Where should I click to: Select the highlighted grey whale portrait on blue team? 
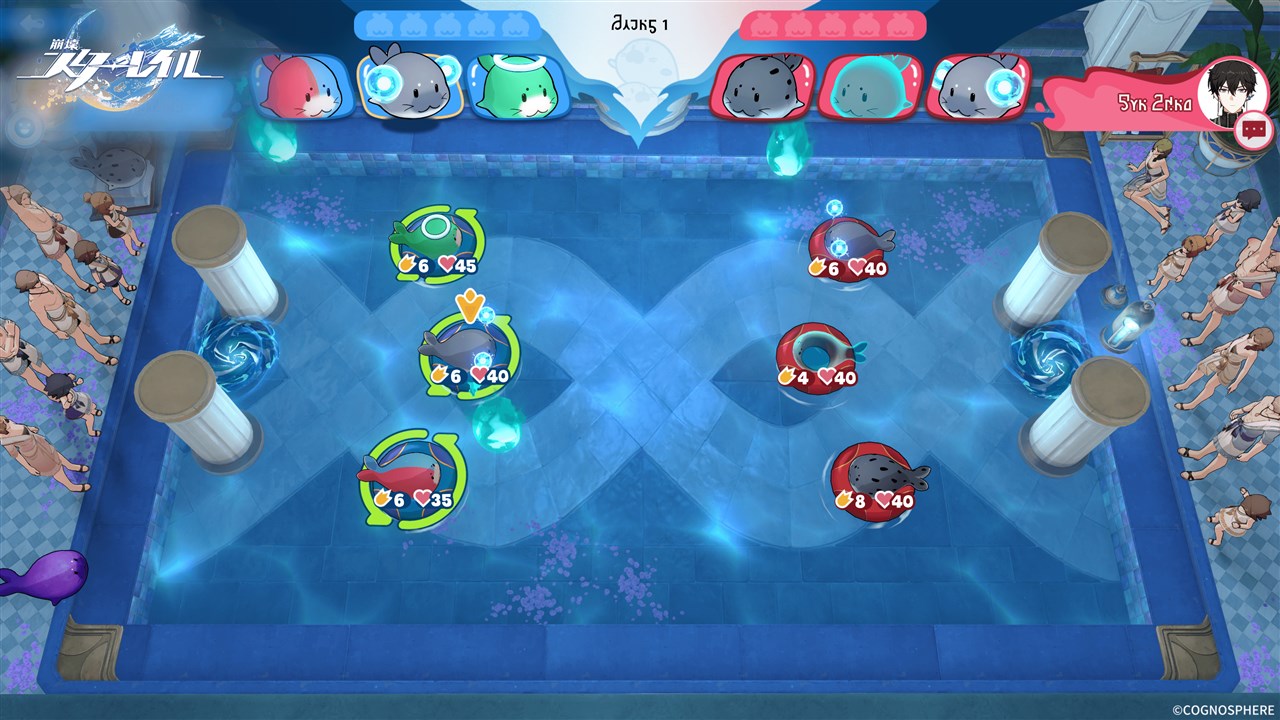pyautogui.click(x=406, y=85)
